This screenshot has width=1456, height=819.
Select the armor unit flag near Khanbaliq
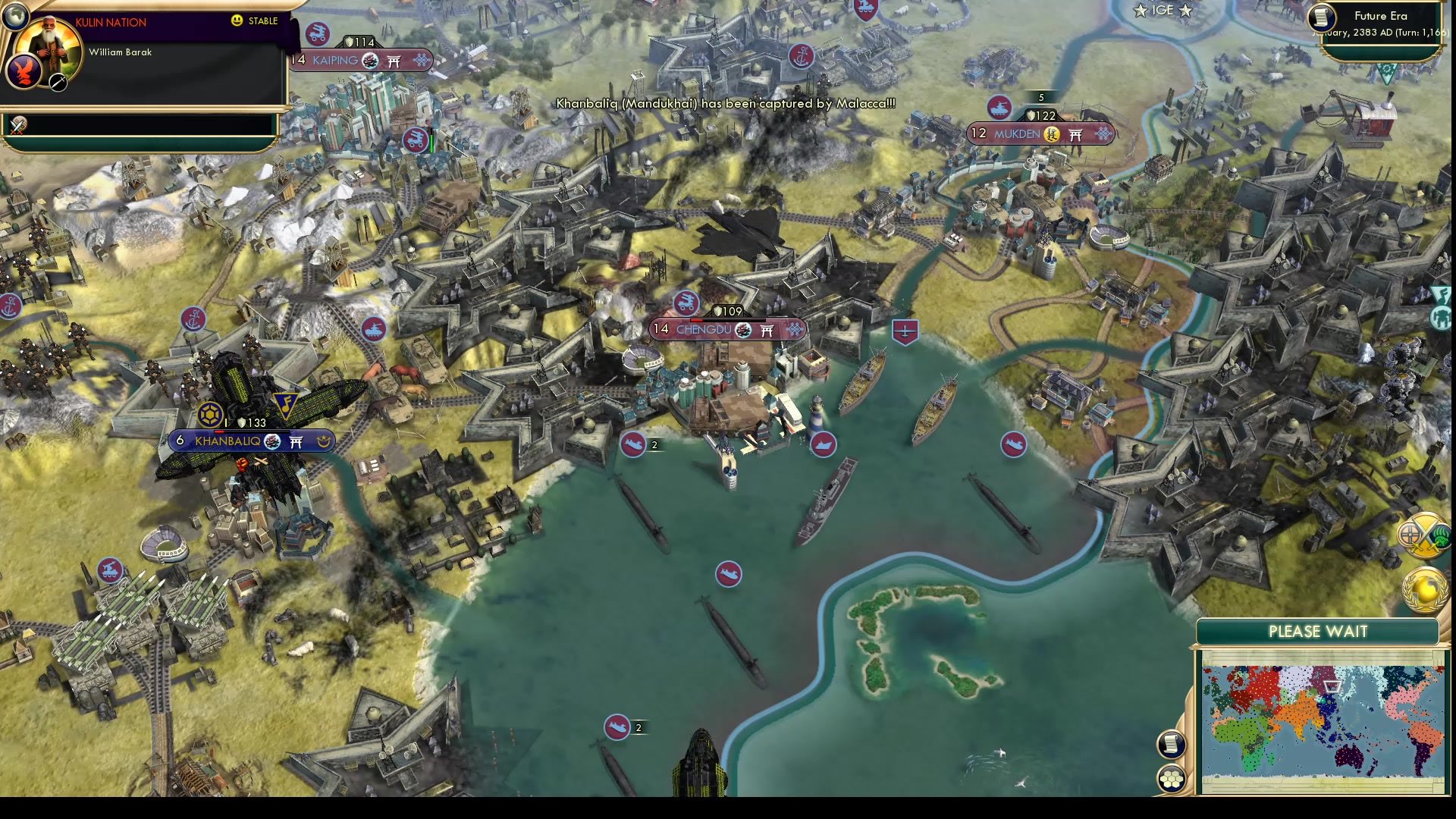click(x=375, y=330)
